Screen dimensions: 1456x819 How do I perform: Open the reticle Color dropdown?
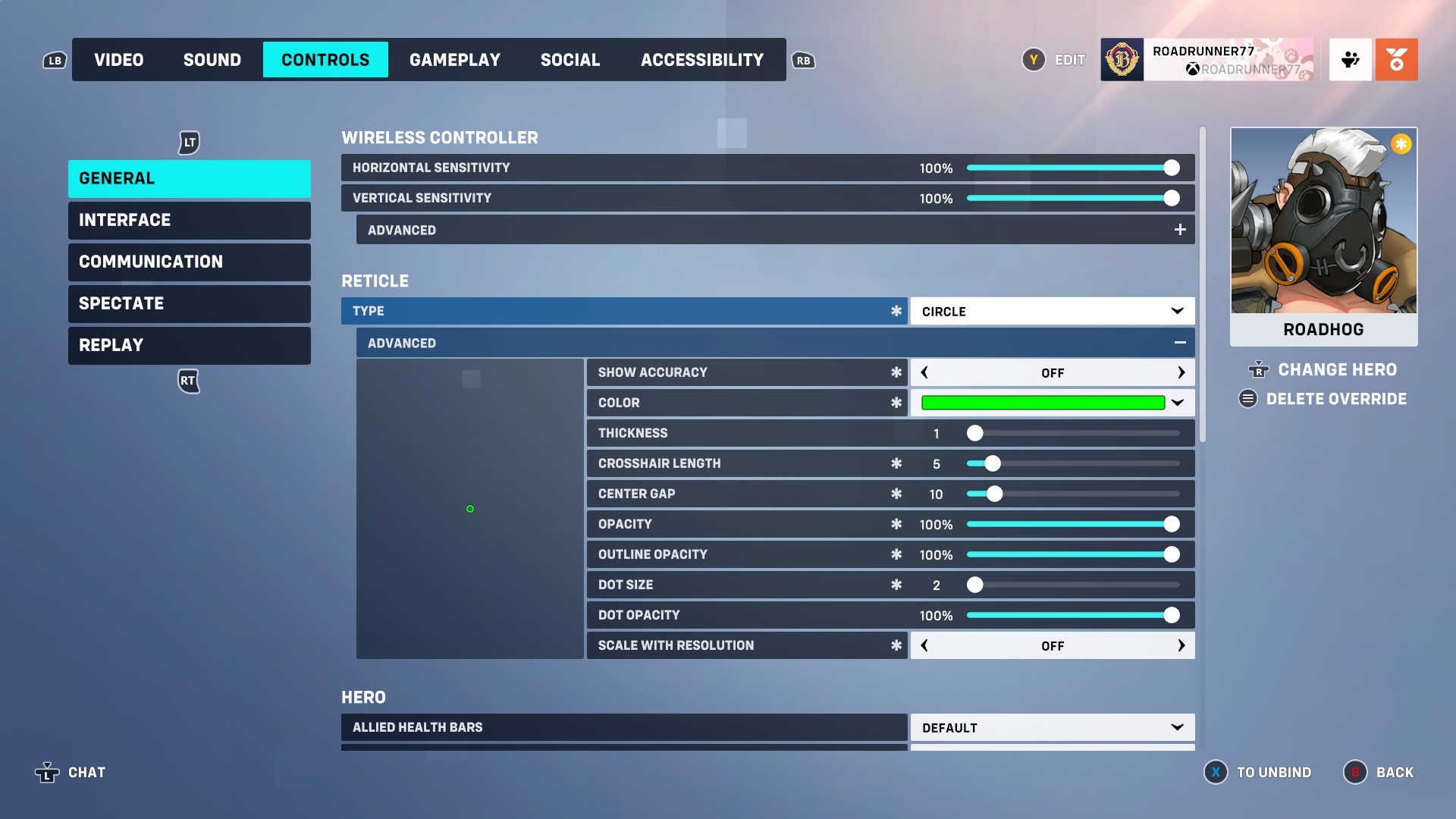click(x=1052, y=403)
